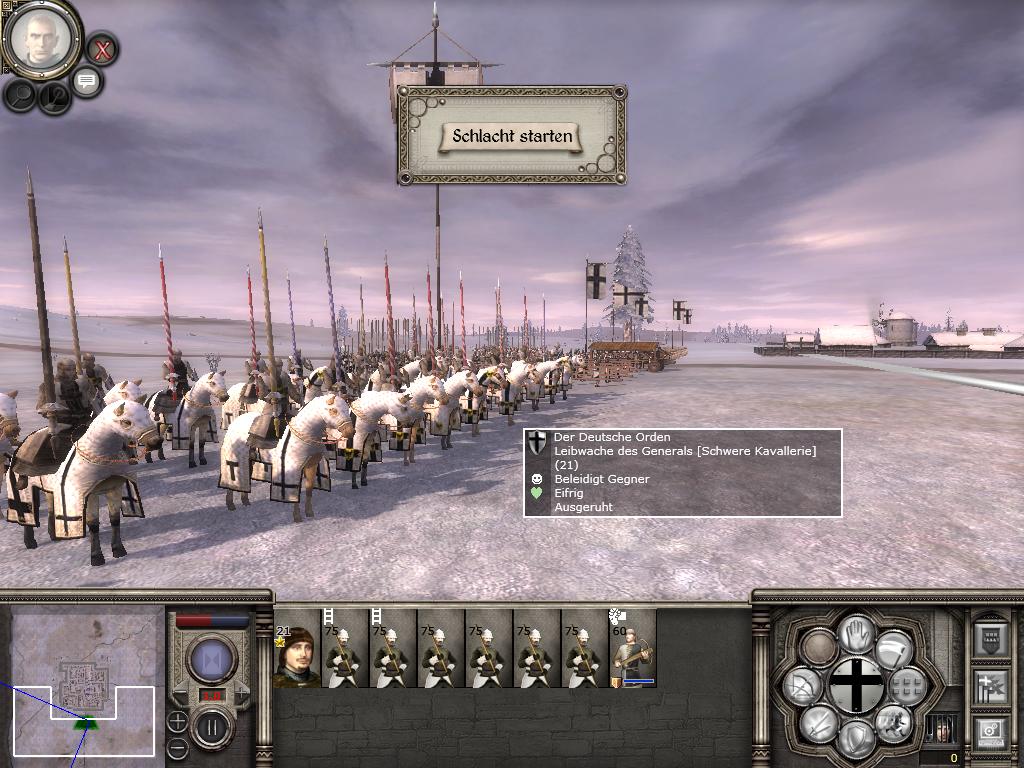Screen dimensions: 1024x768
Task: Activate the magnifying glass advisor button
Action: [x=20, y=95]
